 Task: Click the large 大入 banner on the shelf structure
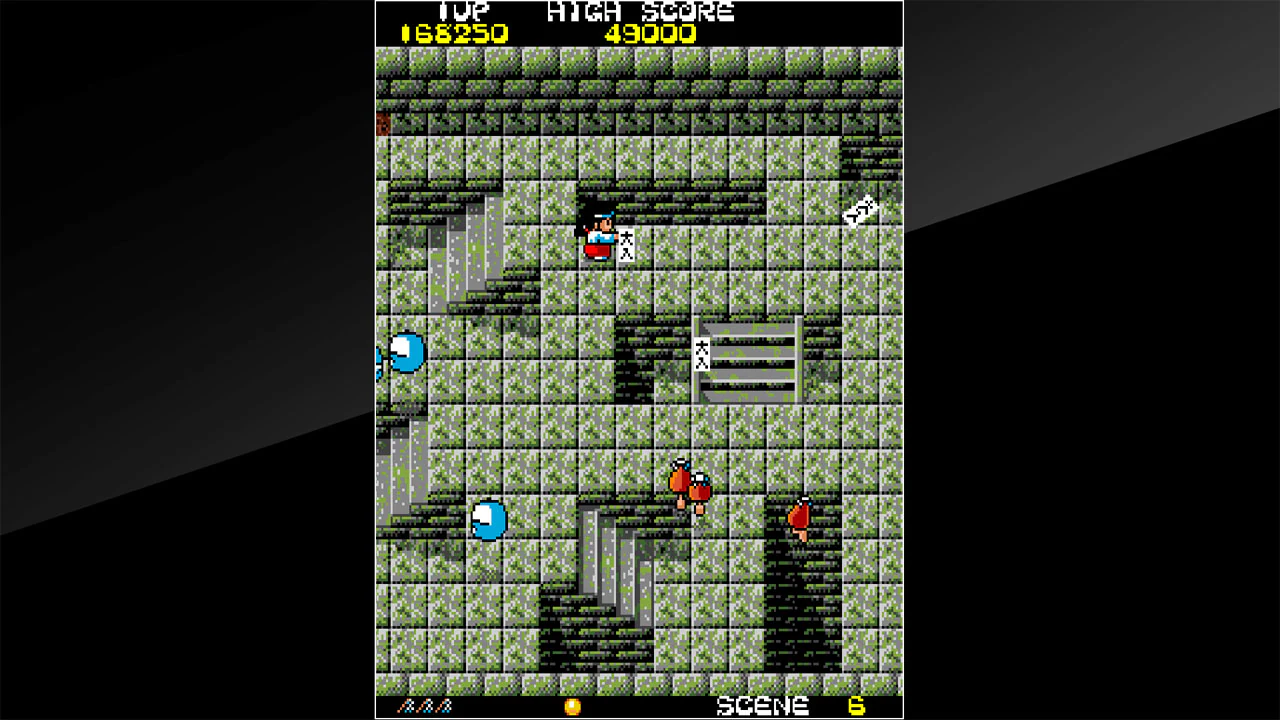point(703,356)
